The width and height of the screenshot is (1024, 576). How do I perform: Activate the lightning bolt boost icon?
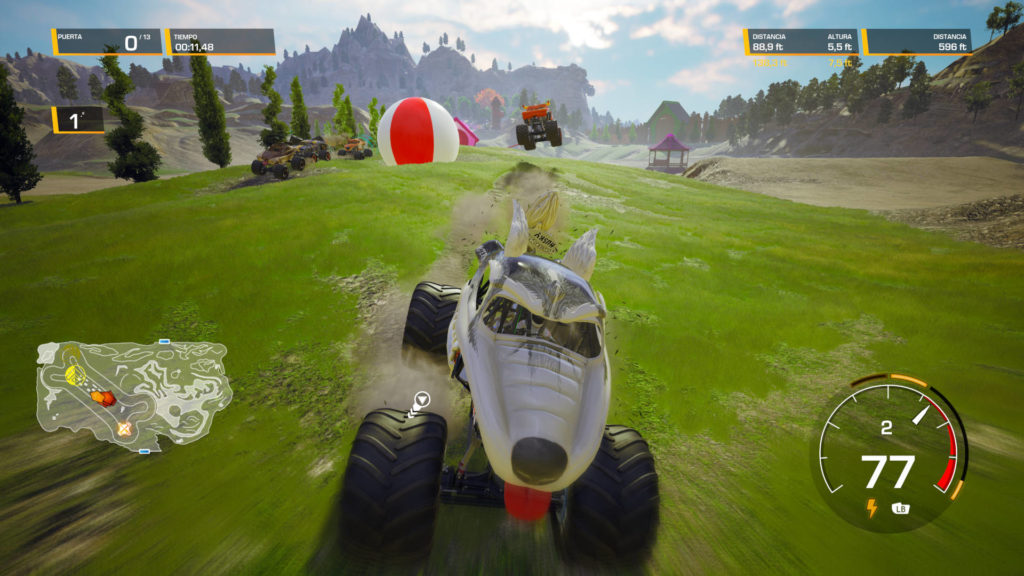point(871,508)
